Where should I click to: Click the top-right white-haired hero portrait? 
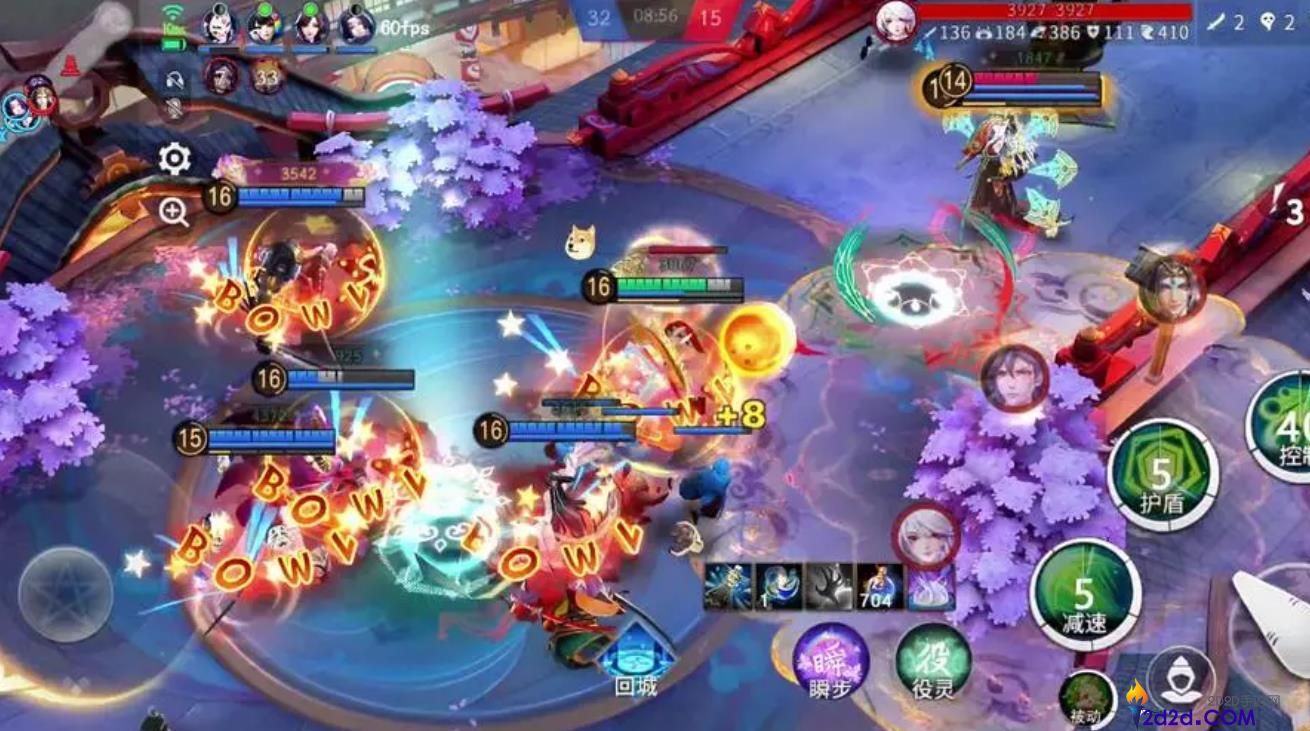(x=895, y=21)
